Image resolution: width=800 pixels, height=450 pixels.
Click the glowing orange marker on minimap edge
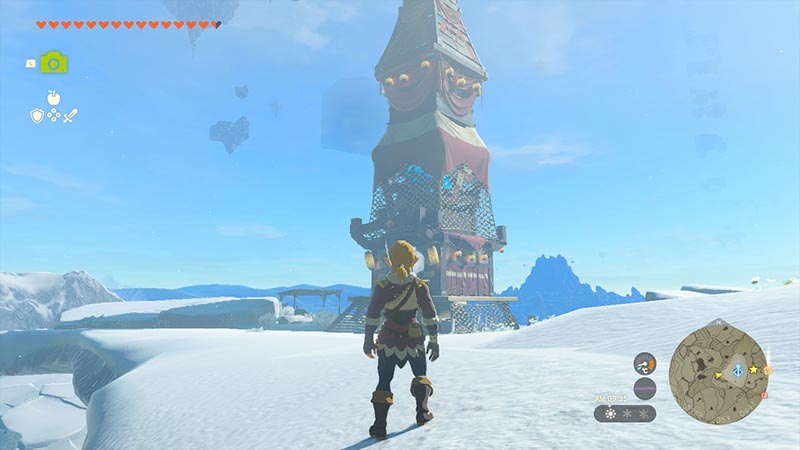[768, 371]
